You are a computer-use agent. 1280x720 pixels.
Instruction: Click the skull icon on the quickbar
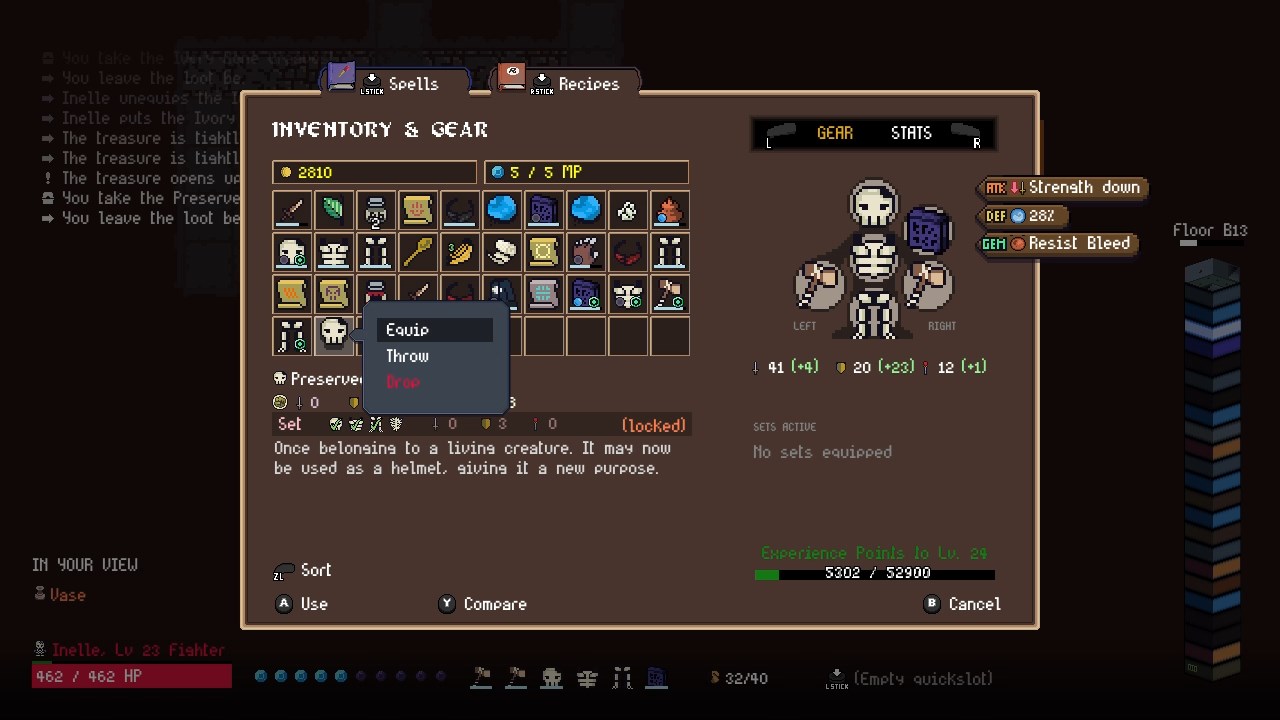pyautogui.click(x=552, y=678)
